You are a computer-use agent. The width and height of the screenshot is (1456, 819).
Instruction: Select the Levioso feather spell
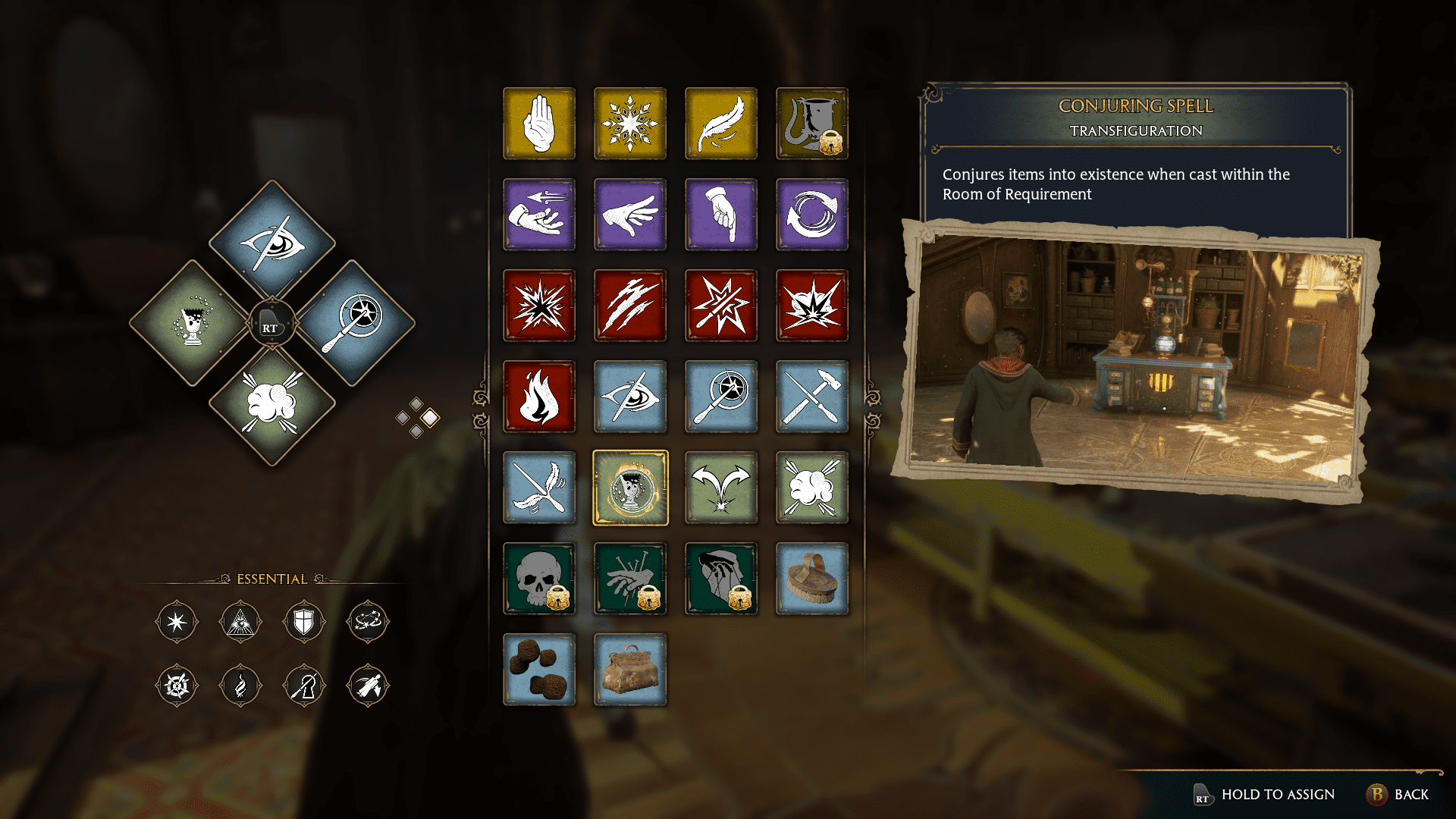pyautogui.click(x=721, y=124)
